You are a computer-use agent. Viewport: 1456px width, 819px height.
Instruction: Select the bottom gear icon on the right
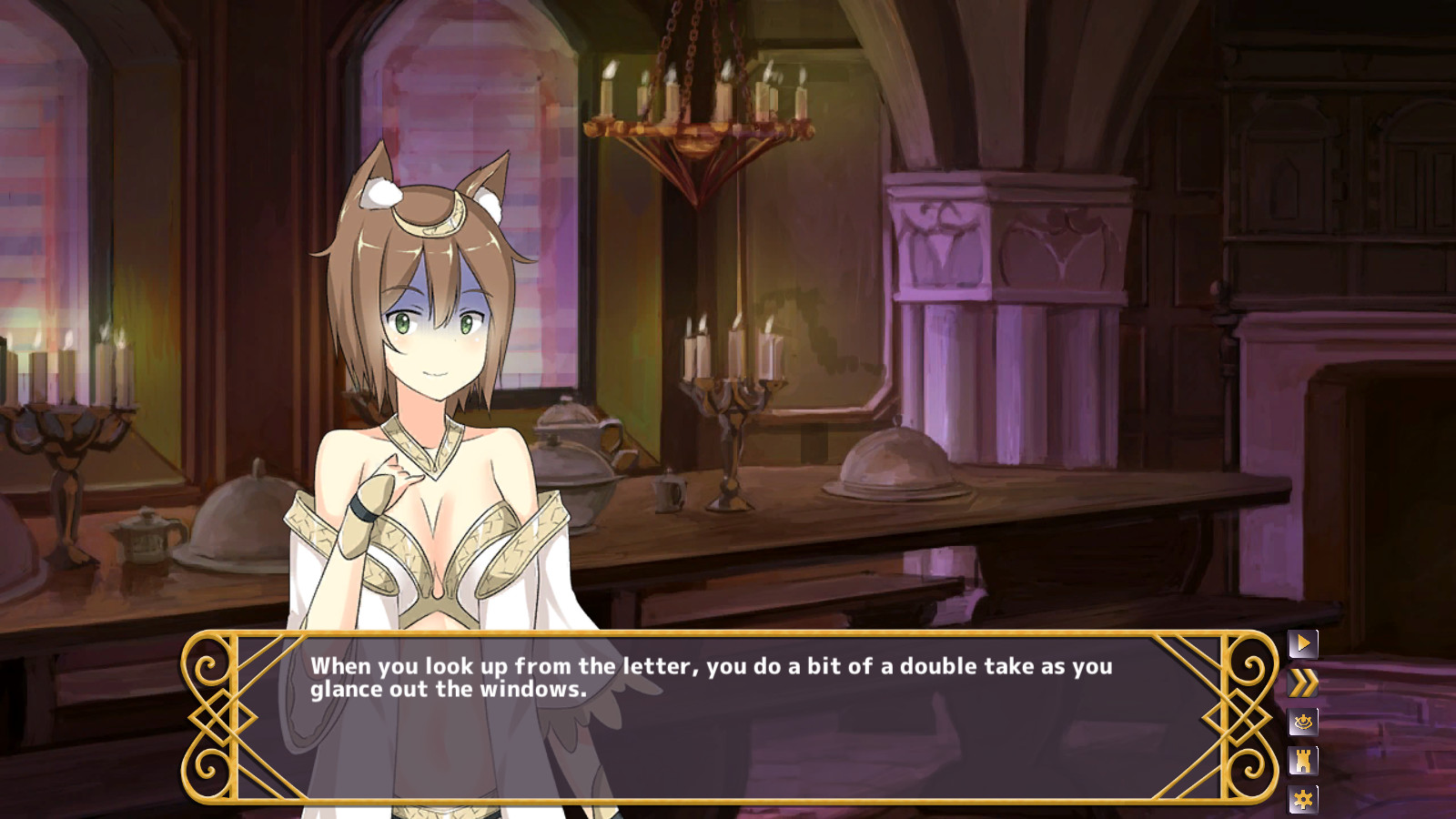(x=1301, y=799)
